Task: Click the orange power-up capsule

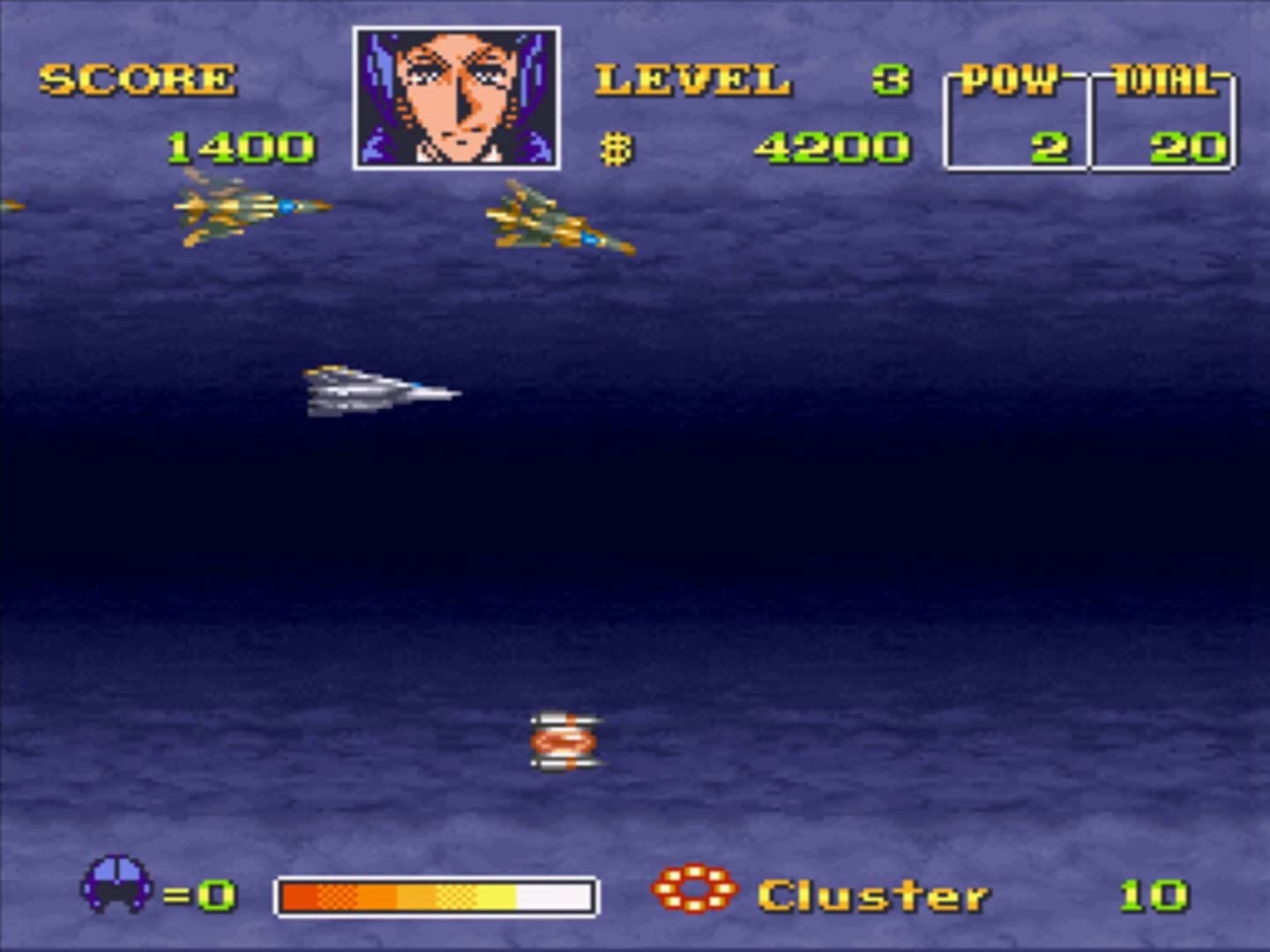Action: coord(563,743)
